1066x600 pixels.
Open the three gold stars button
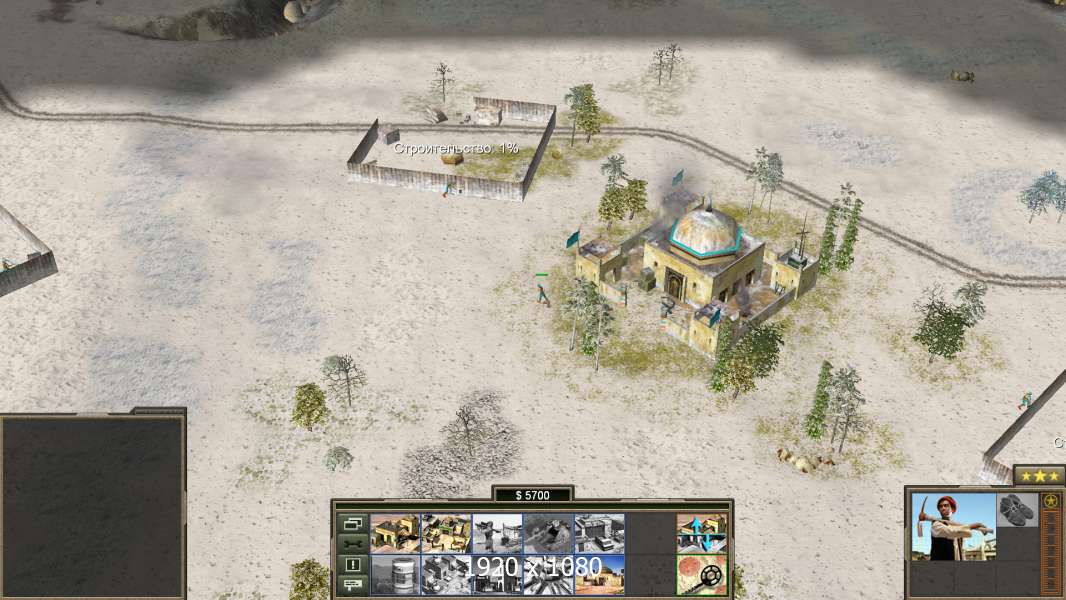(1038, 476)
